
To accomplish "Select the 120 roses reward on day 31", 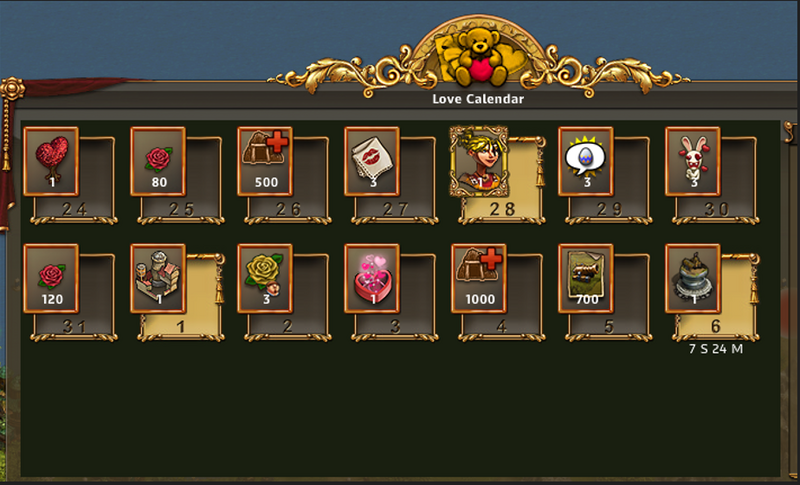I will (50, 278).
